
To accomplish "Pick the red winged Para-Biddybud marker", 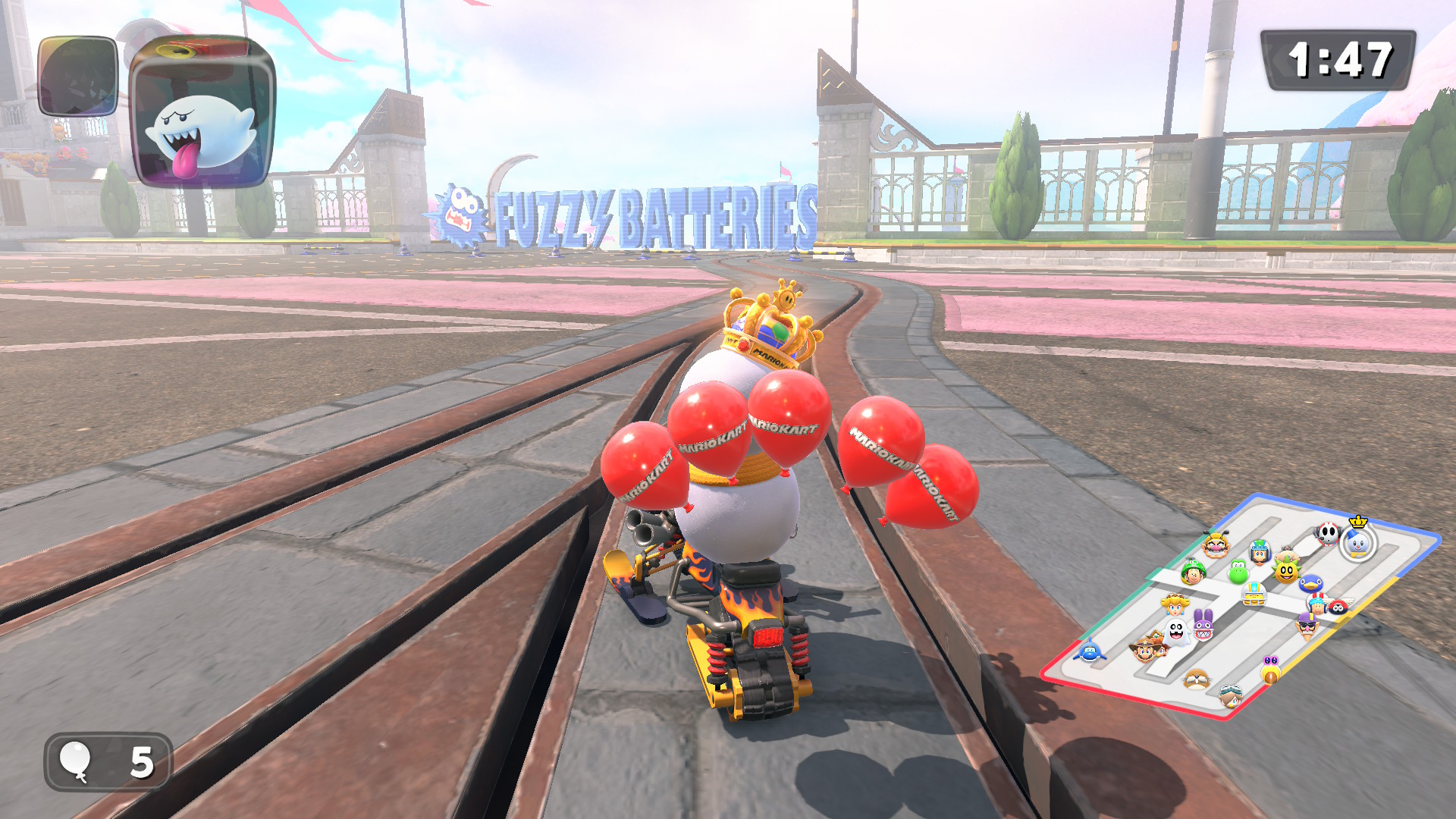I will 1338,606.
